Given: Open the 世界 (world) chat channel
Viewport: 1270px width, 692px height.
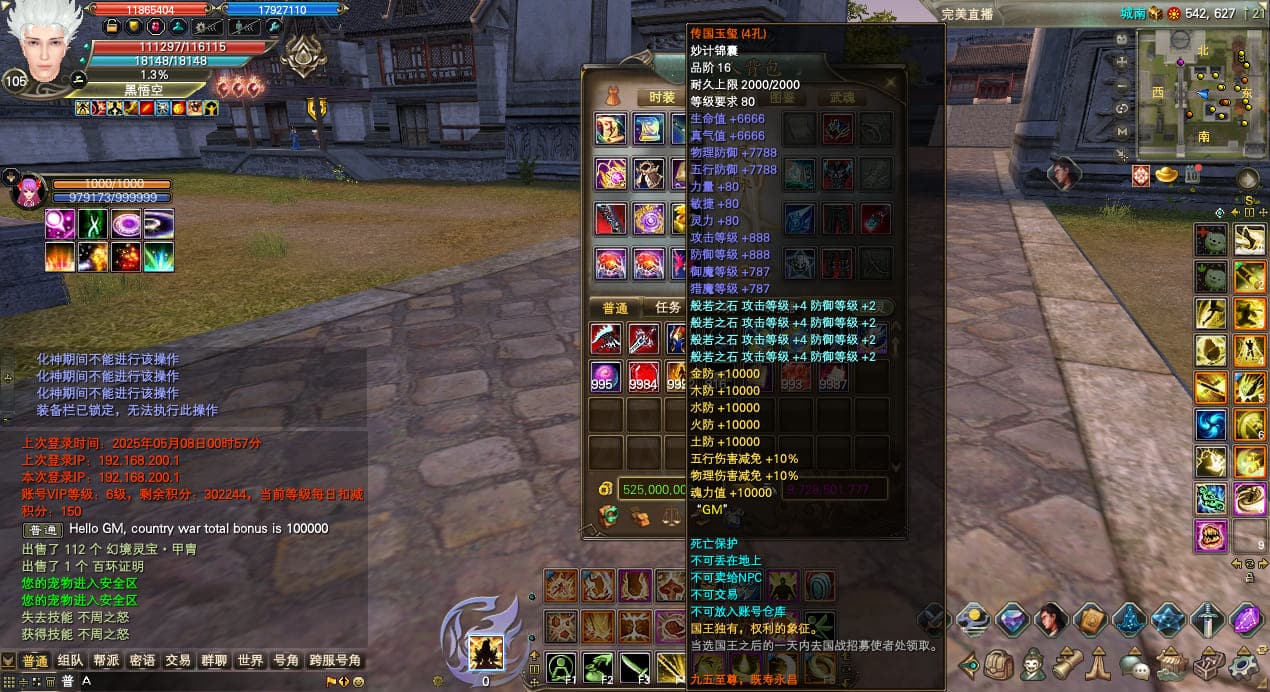Looking at the screenshot, I should (250, 661).
